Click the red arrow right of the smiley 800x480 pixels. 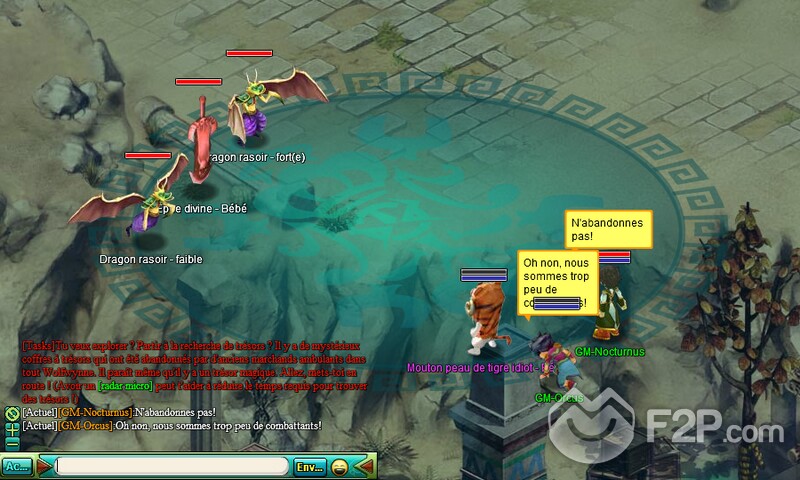tap(367, 466)
